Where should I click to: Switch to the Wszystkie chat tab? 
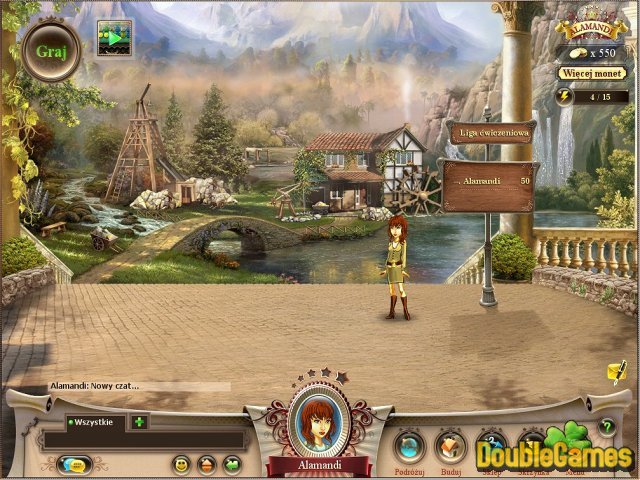(96, 422)
